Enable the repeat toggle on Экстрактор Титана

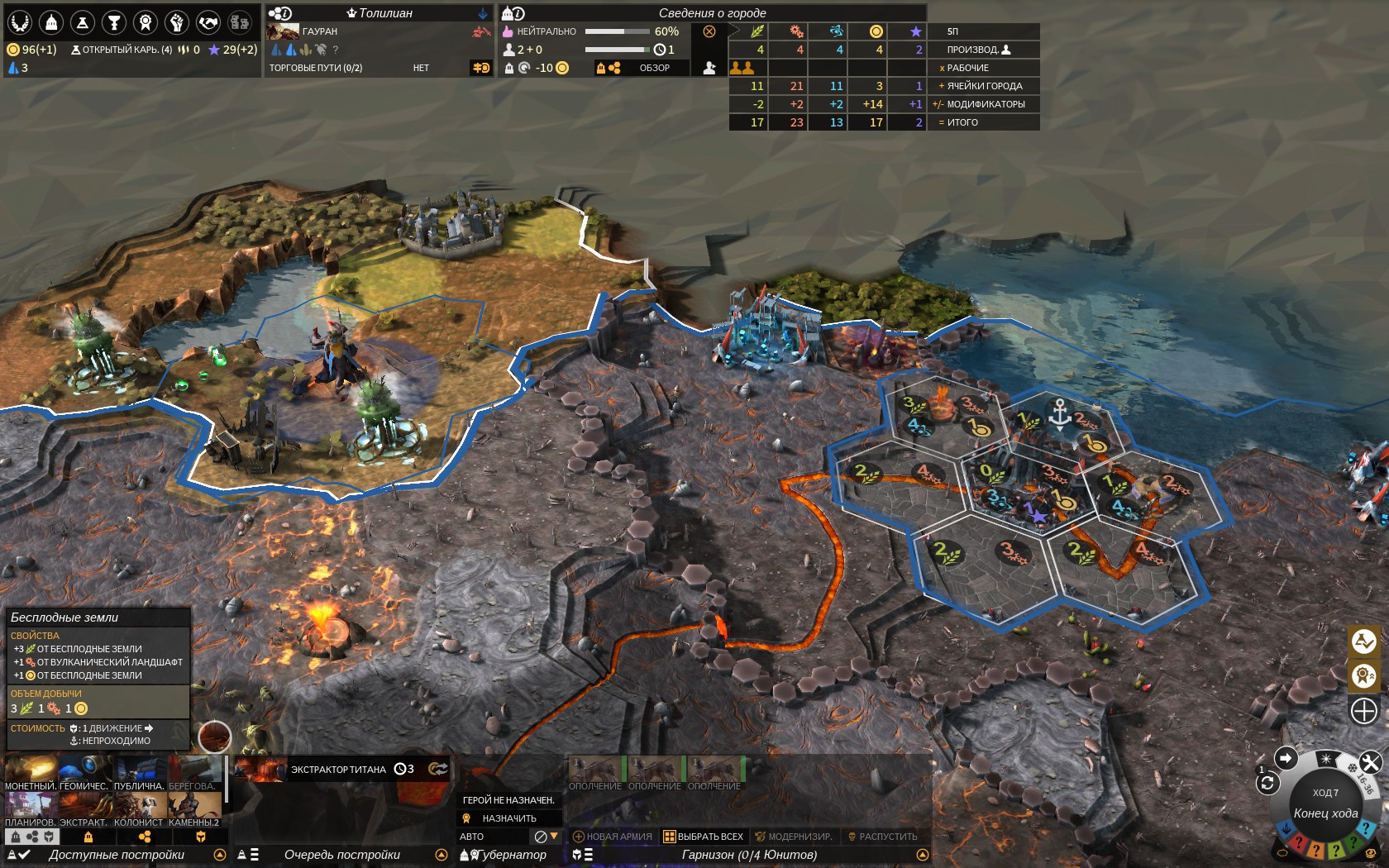point(440,770)
